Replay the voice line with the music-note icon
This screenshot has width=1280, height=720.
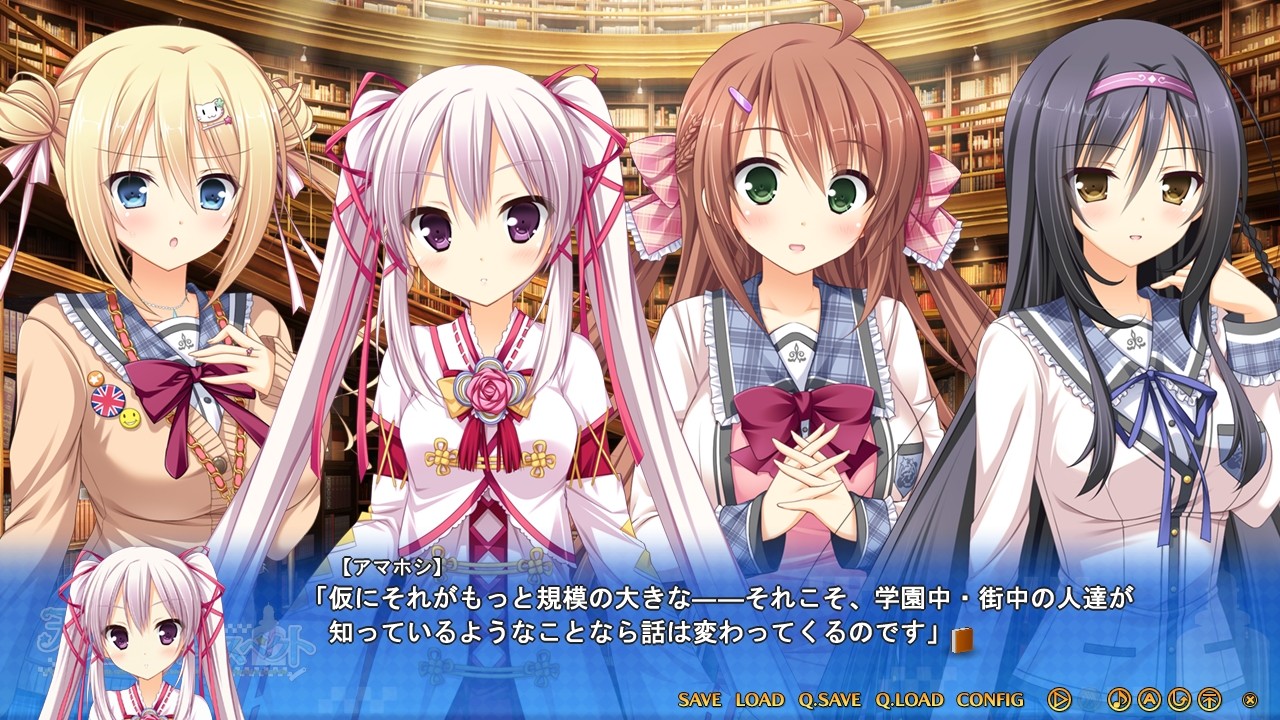(x=1120, y=699)
